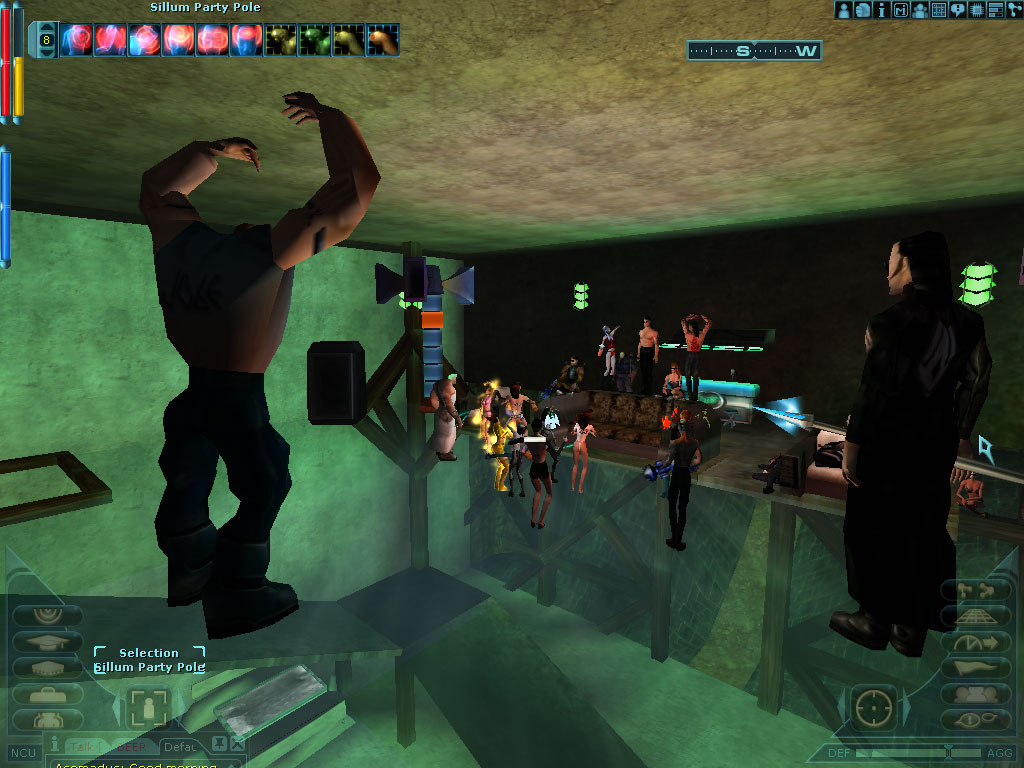Click the crosshair targeting button

coord(874,709)
